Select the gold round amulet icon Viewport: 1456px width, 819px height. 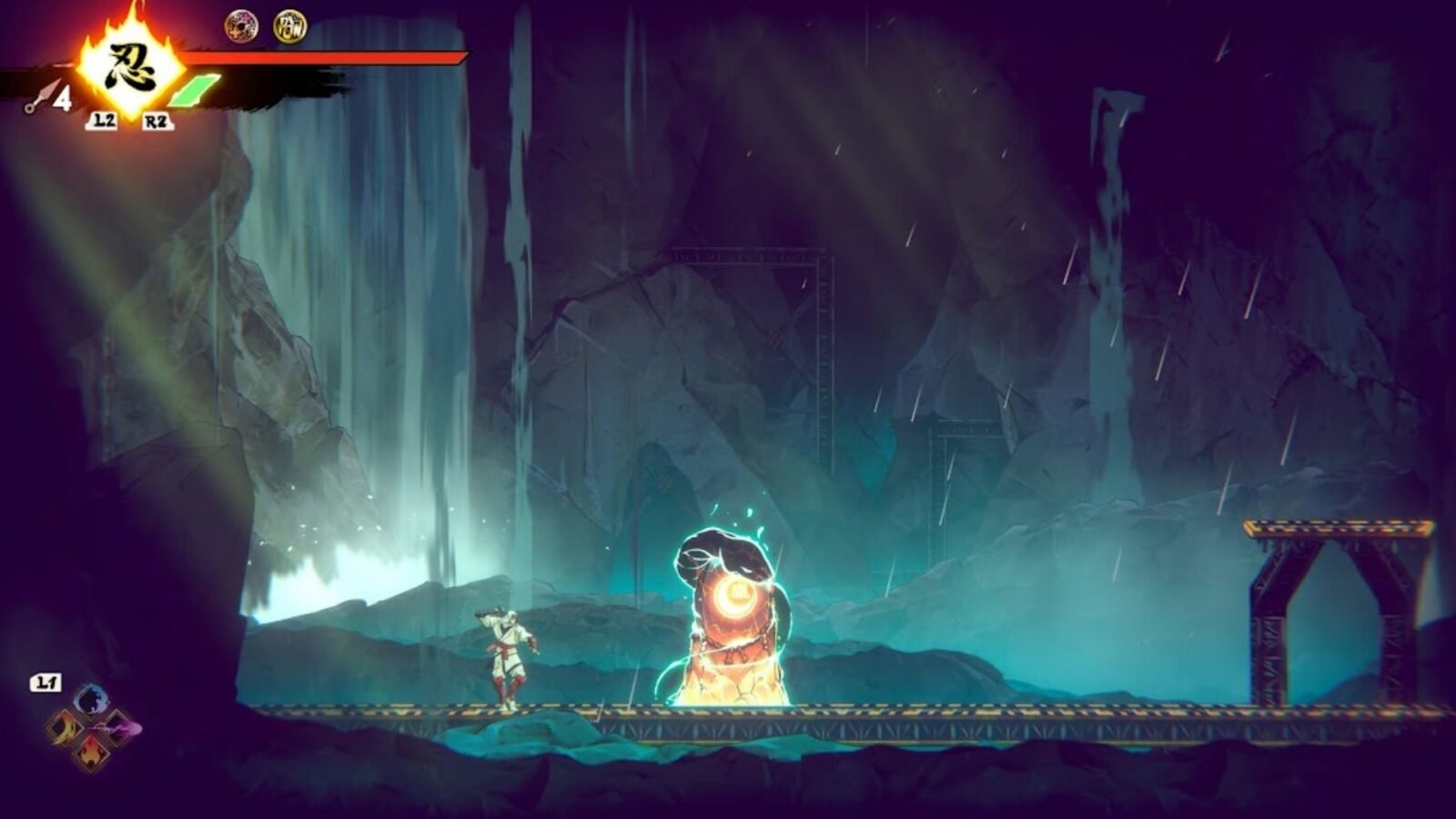pos(290,26)
